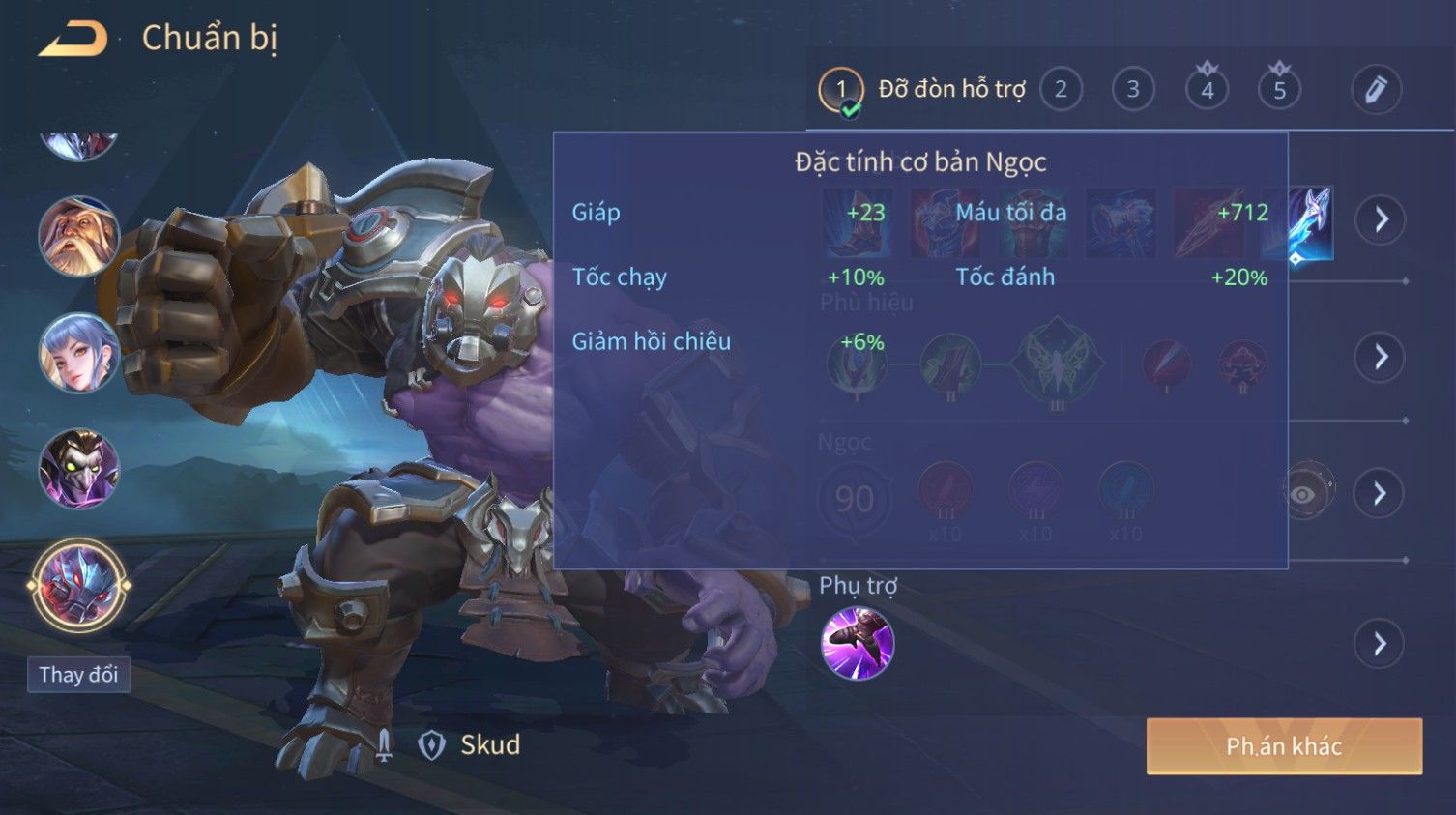Switch to locked preset 4
This screenshot has width=1456, height=815.
1207,90
